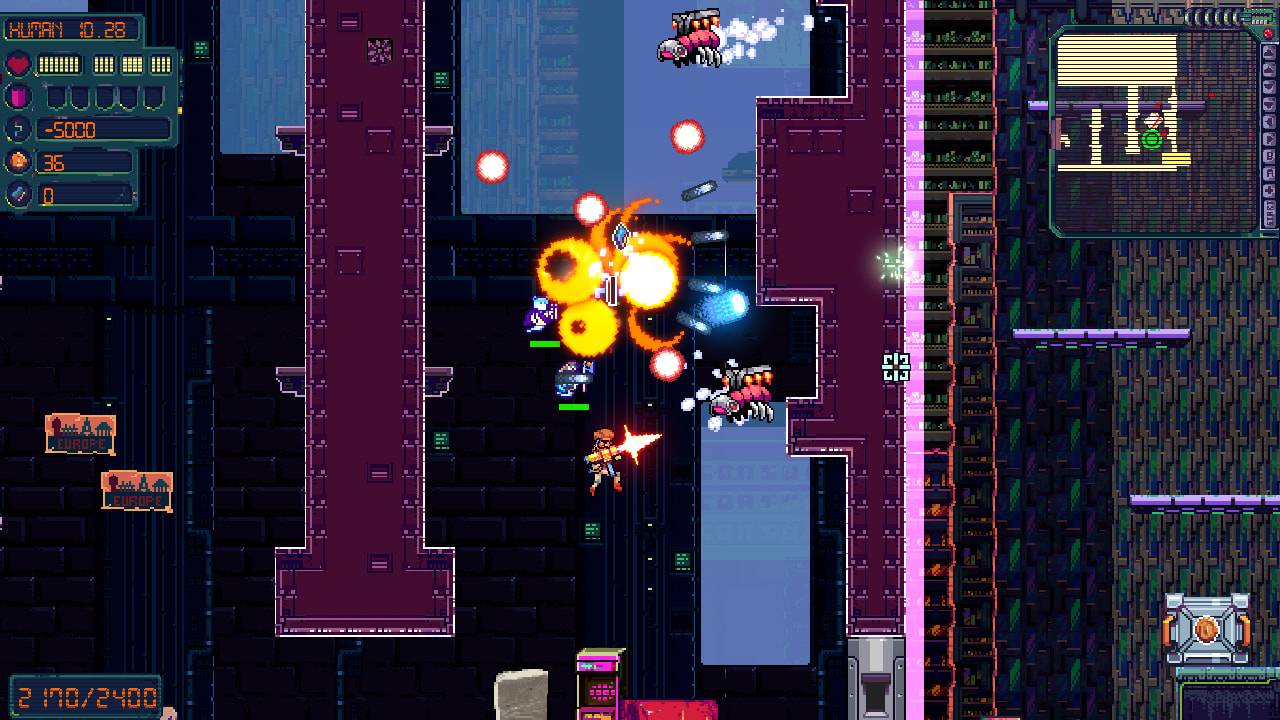Click the down arrow on the minimap d-pad

(1269, 87)
